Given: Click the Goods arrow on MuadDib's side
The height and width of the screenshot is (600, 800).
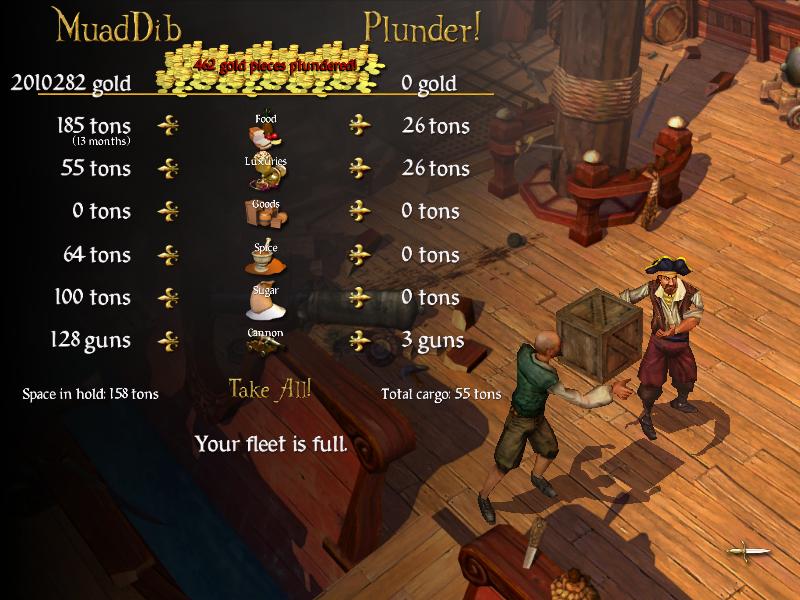Looking at the screenshot, I should click(x=170, y=211).
